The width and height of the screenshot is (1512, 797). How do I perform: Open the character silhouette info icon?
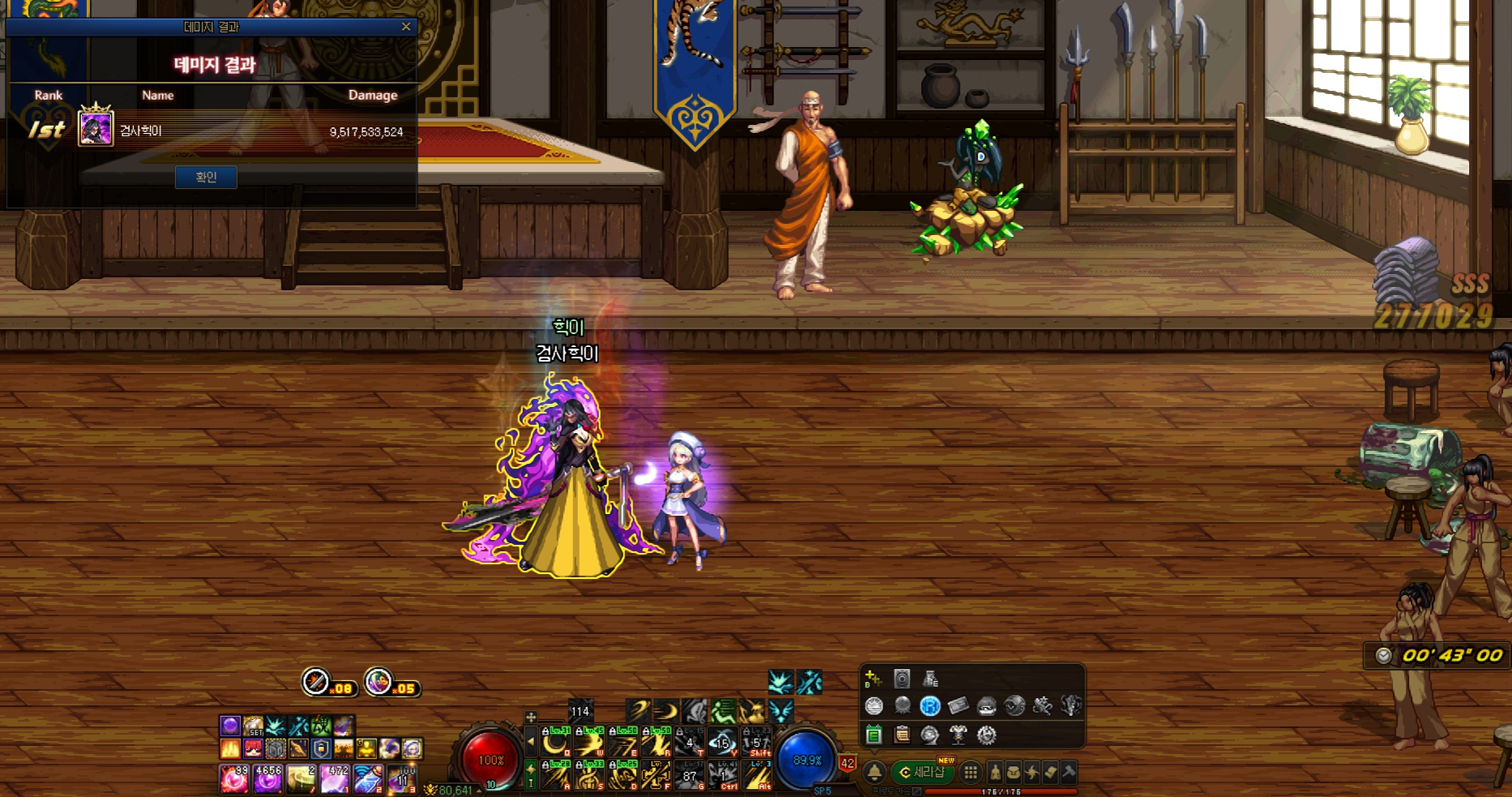[996, 773]
